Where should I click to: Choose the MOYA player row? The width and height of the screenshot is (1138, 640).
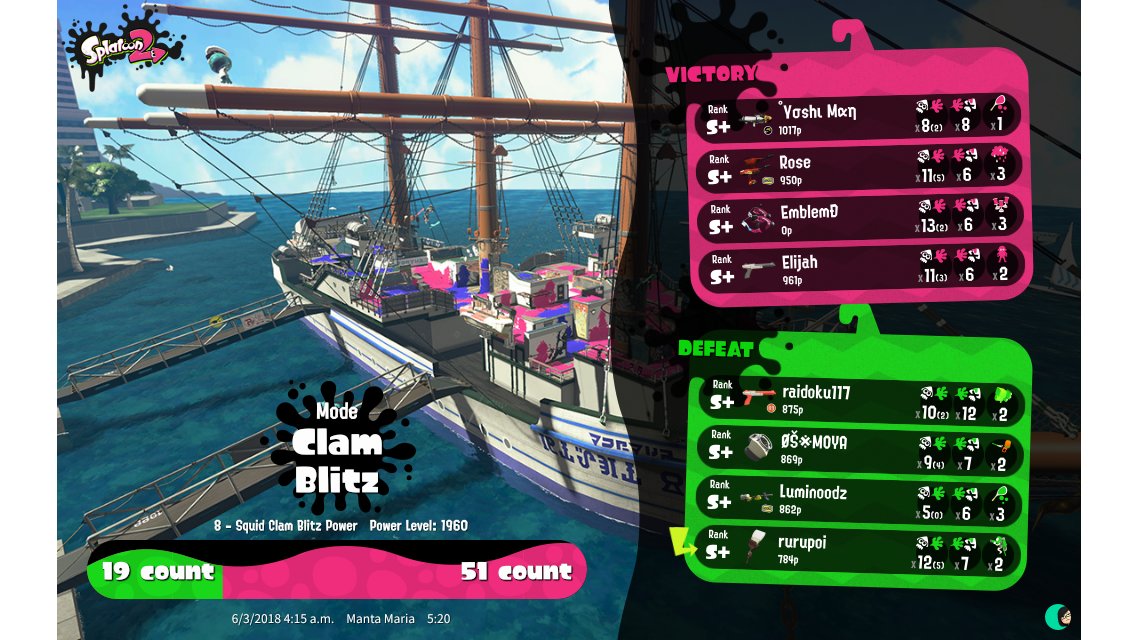point(860,449)
